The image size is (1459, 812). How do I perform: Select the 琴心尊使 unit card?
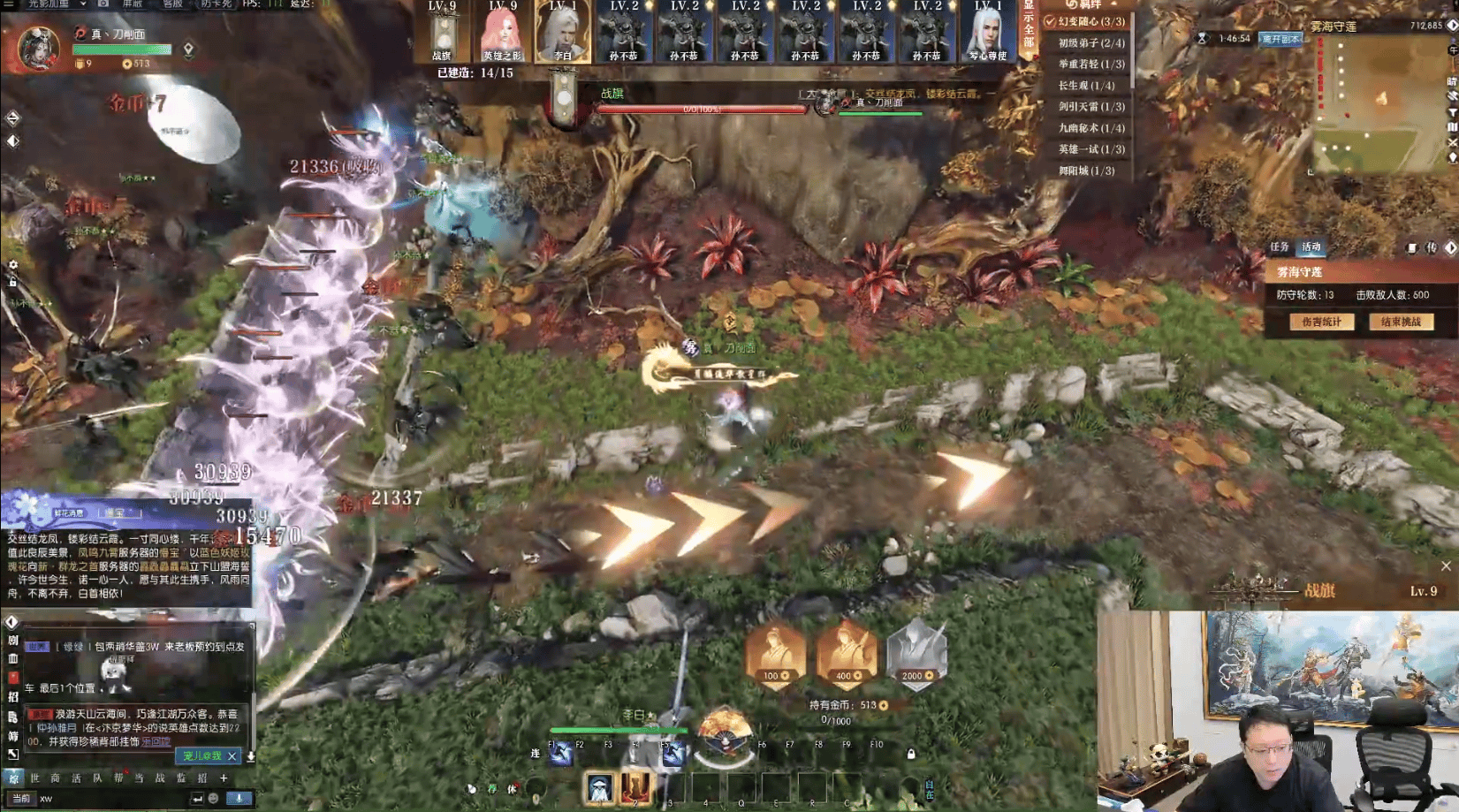[987, 34]
